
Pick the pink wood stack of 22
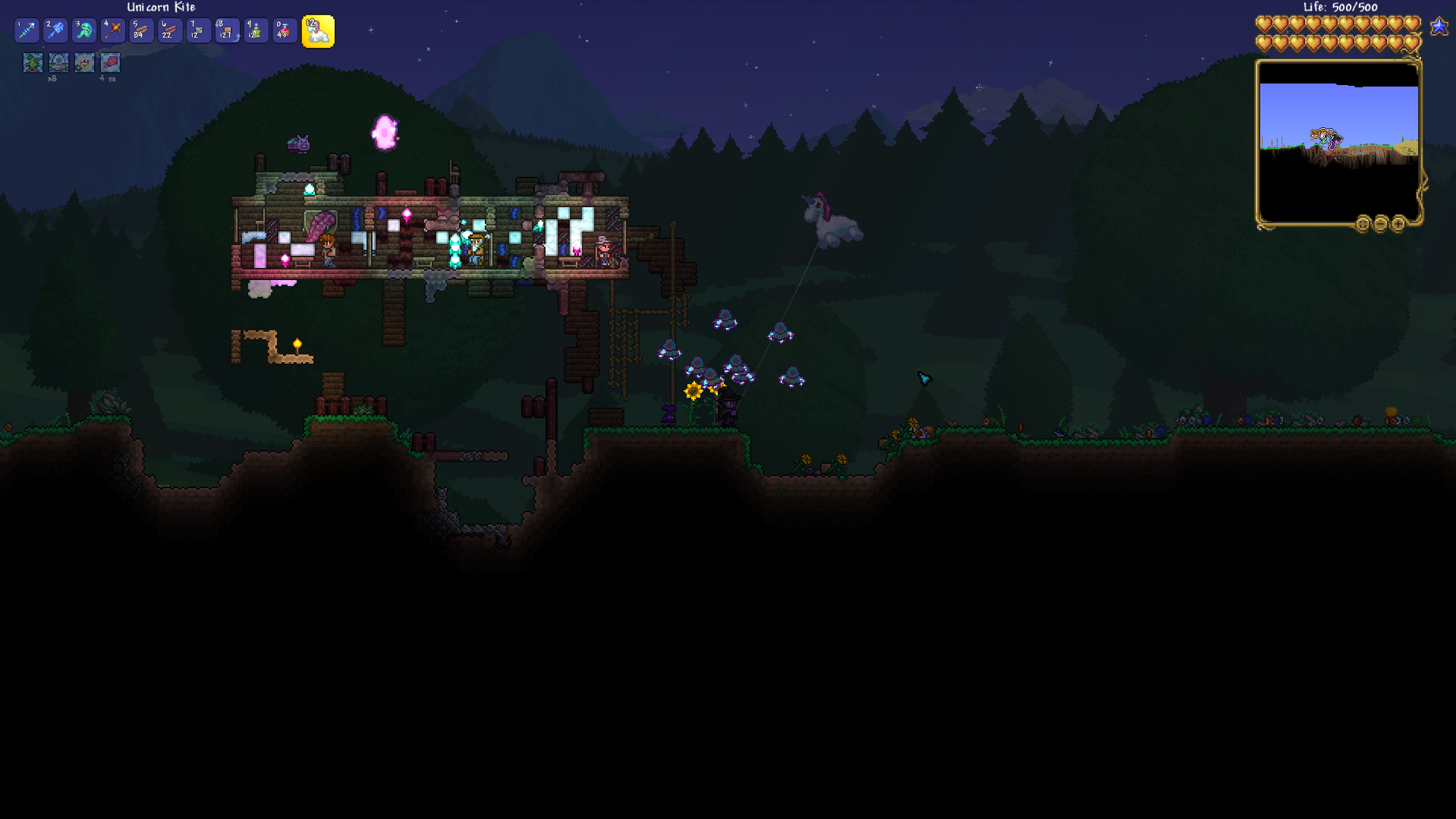pos(170,31)
